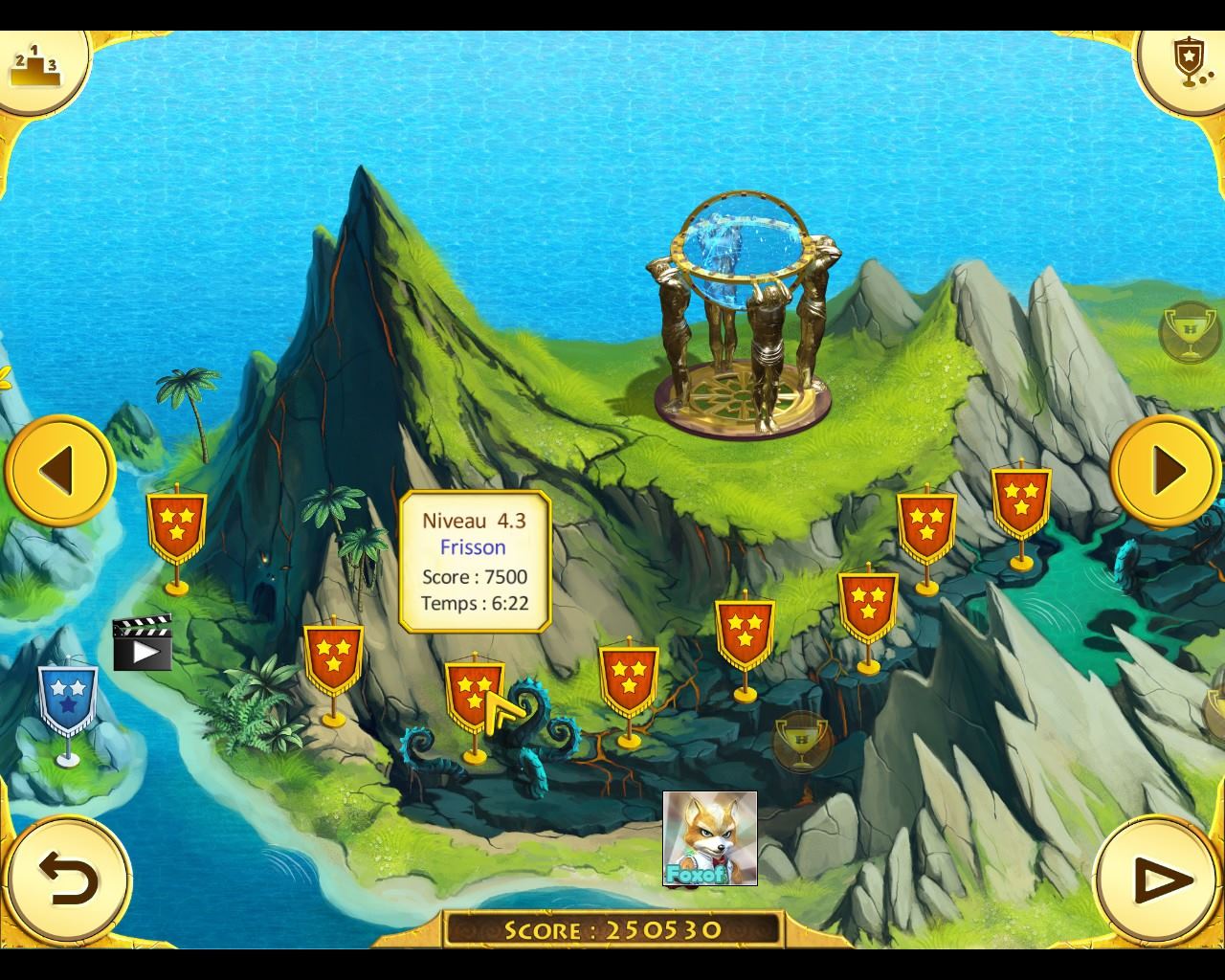Go to the next map with right arrow
1225x980 pixels.
(x=1166, y=470)
